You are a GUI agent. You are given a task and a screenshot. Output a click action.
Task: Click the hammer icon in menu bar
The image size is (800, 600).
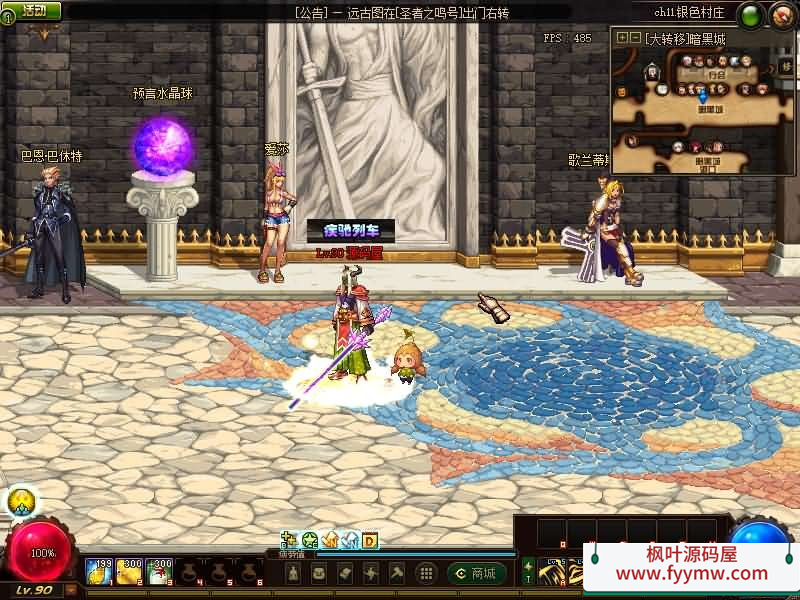pos(396,573)
